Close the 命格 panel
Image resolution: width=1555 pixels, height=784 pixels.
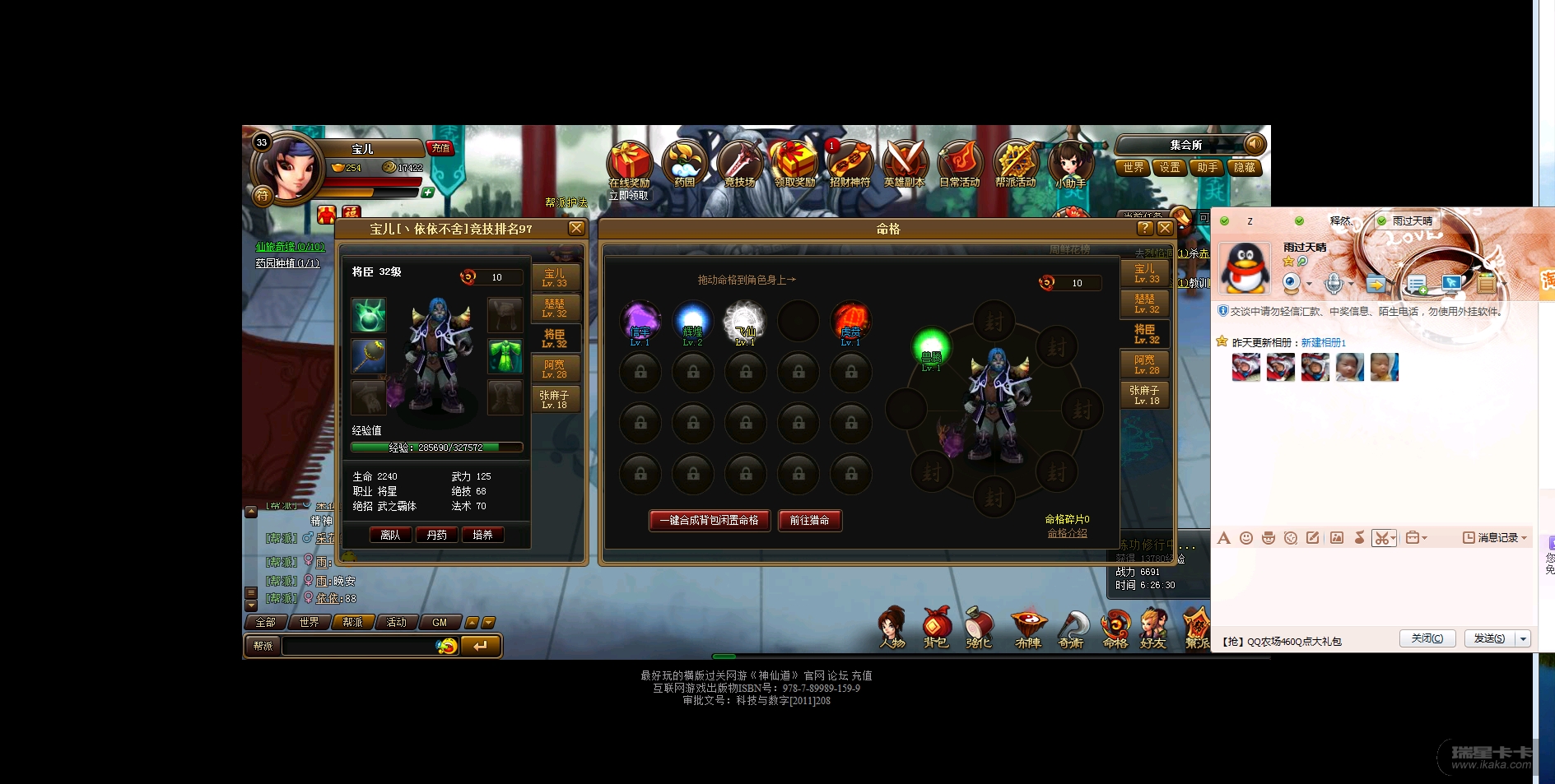(x=1165, y=229)
